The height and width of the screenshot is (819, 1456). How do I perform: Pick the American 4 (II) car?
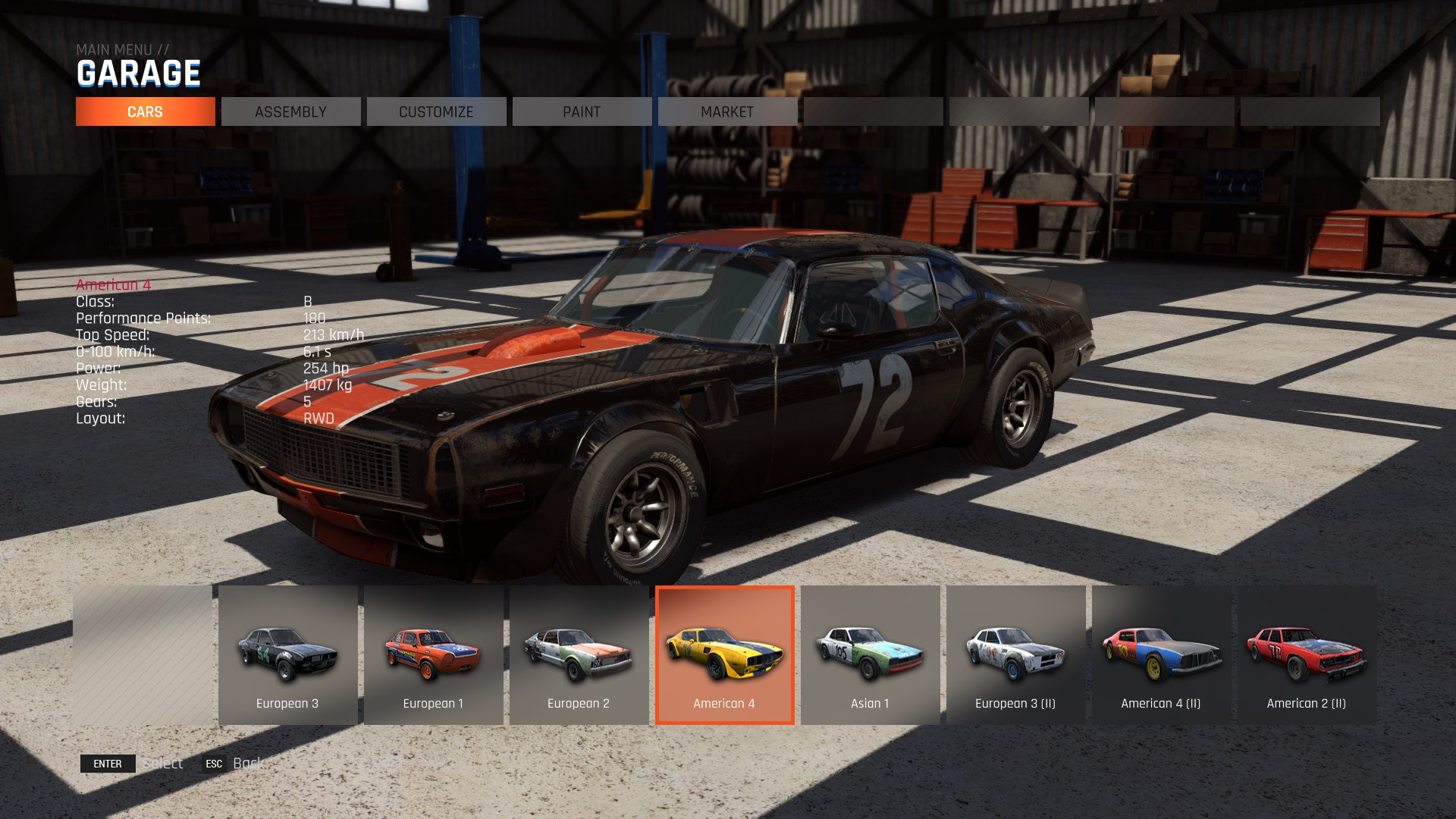(x=1161, y=655)
